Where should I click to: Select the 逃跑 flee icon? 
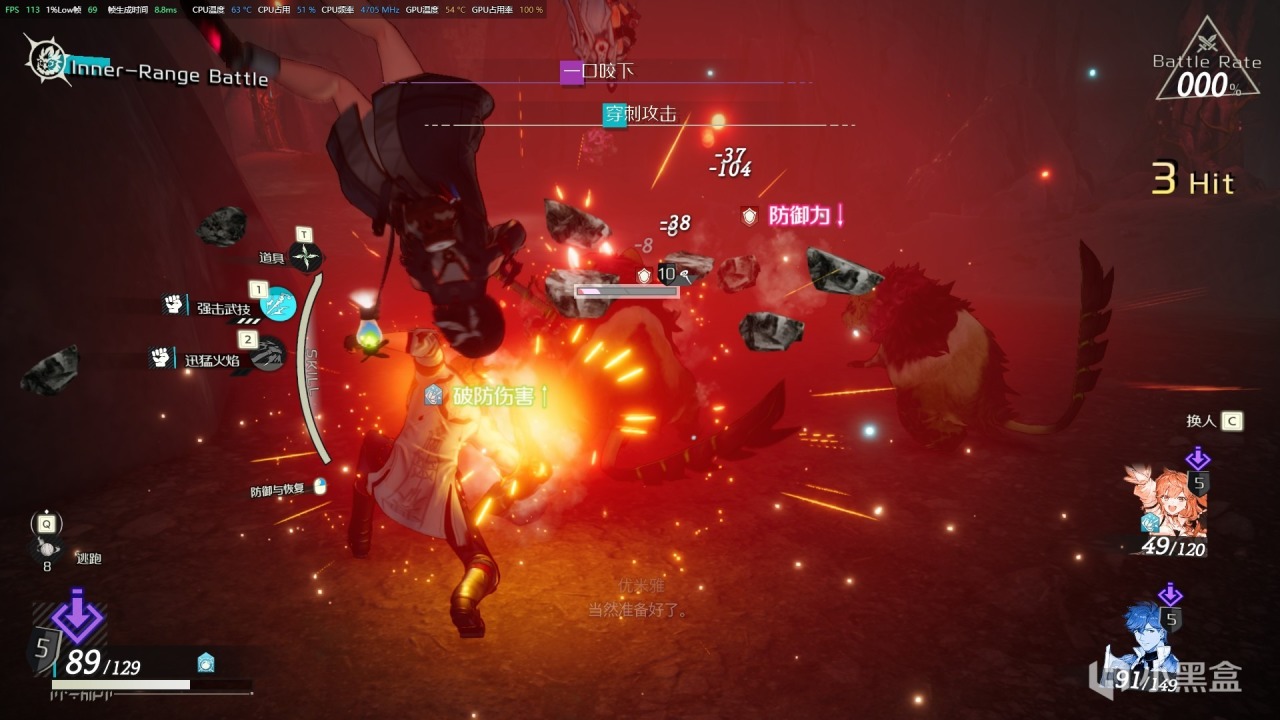(46, 548)
